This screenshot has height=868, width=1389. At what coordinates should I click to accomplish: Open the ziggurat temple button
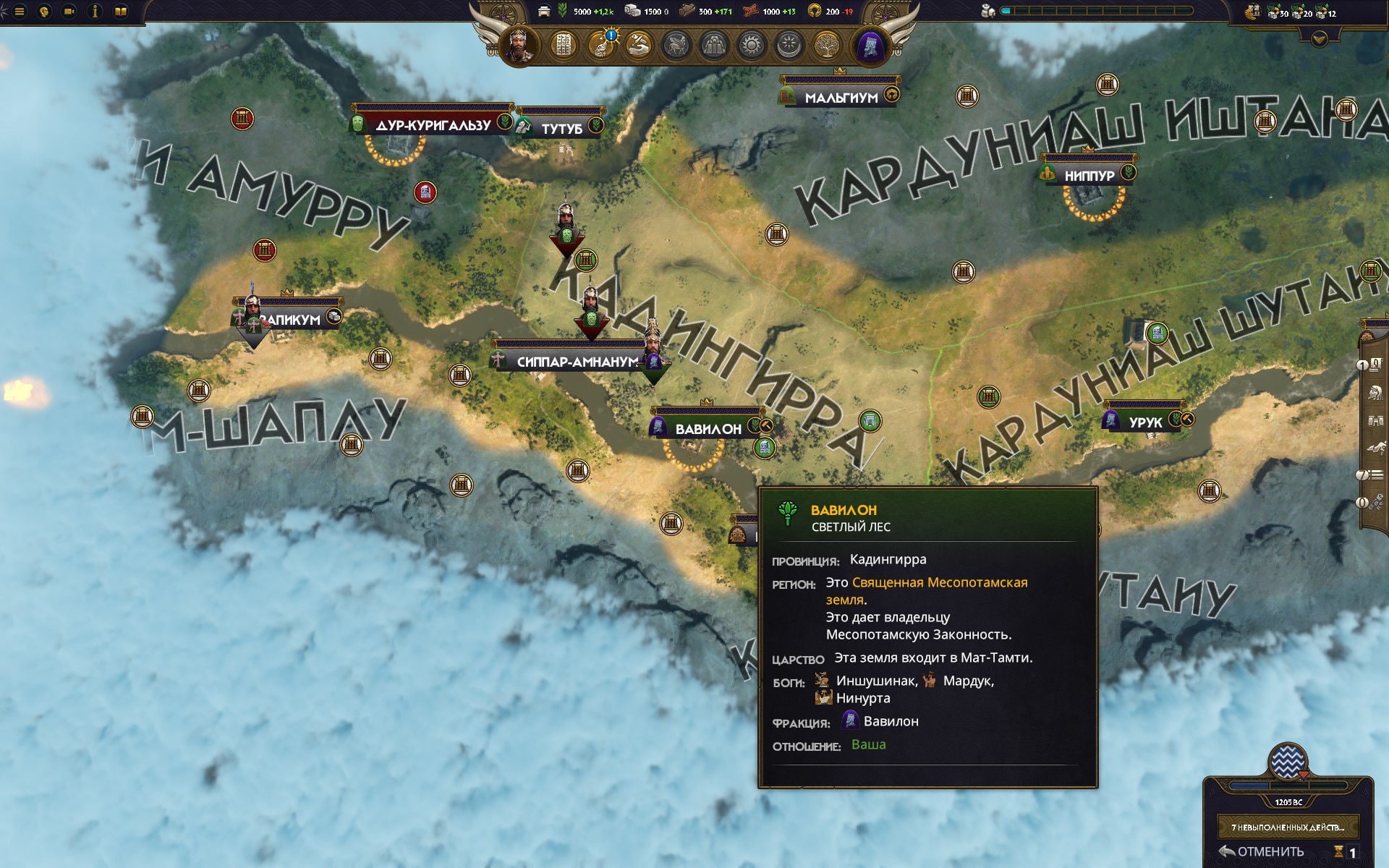pos(713,46)
